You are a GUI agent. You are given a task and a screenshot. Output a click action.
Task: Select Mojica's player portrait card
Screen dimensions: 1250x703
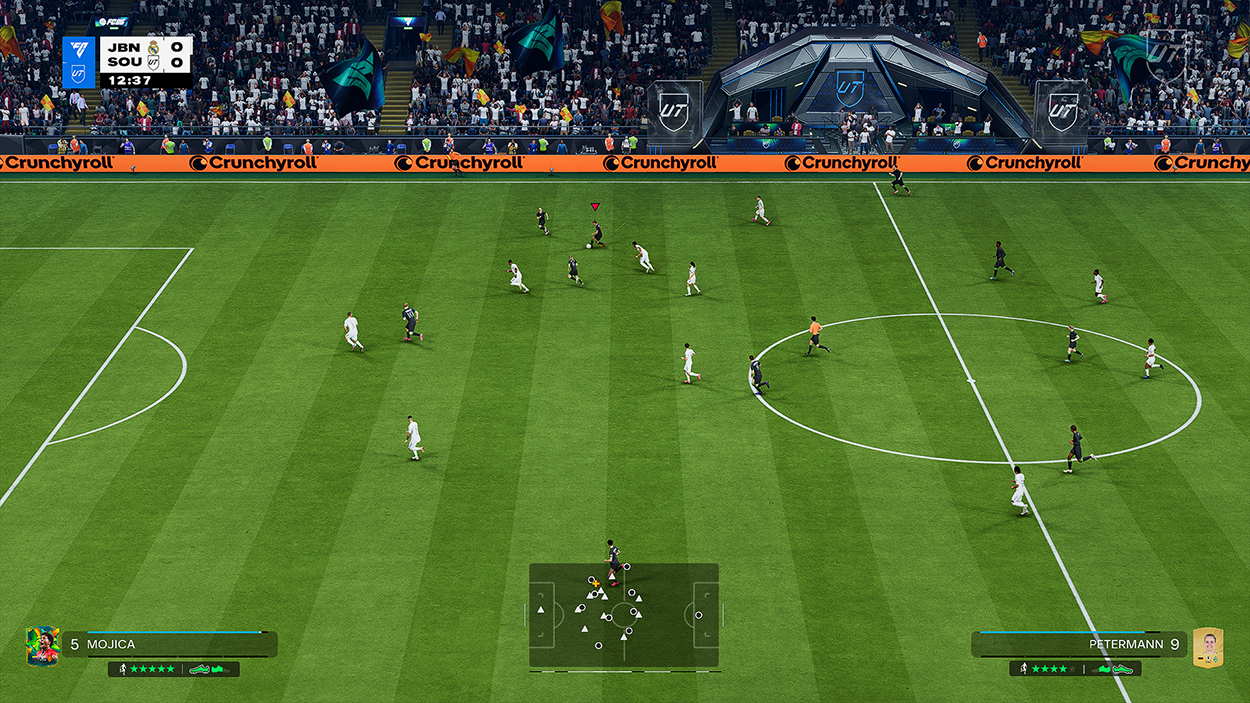coord(42,646)
